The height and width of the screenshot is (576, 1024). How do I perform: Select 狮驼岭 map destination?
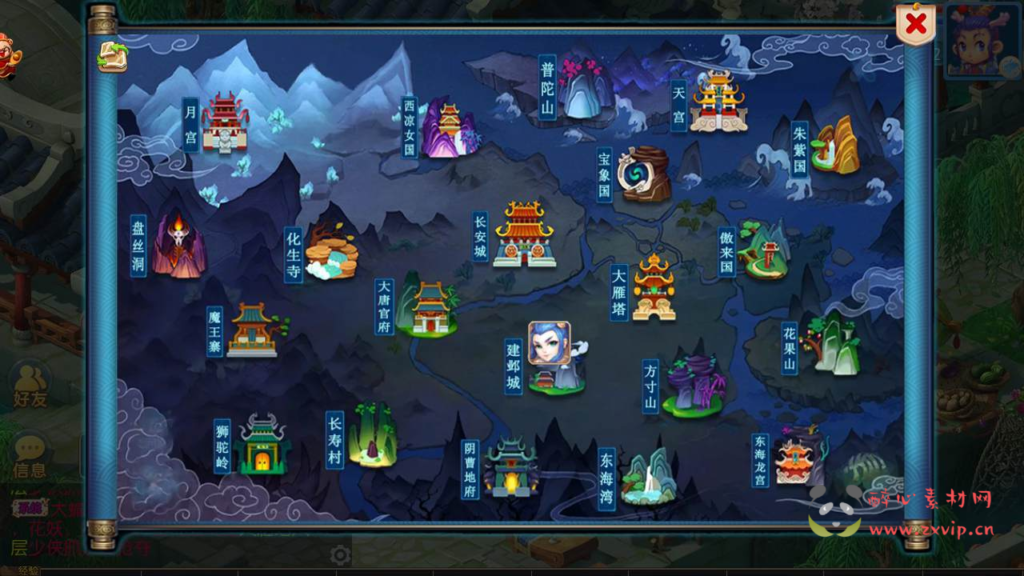[x=262, y=446]
